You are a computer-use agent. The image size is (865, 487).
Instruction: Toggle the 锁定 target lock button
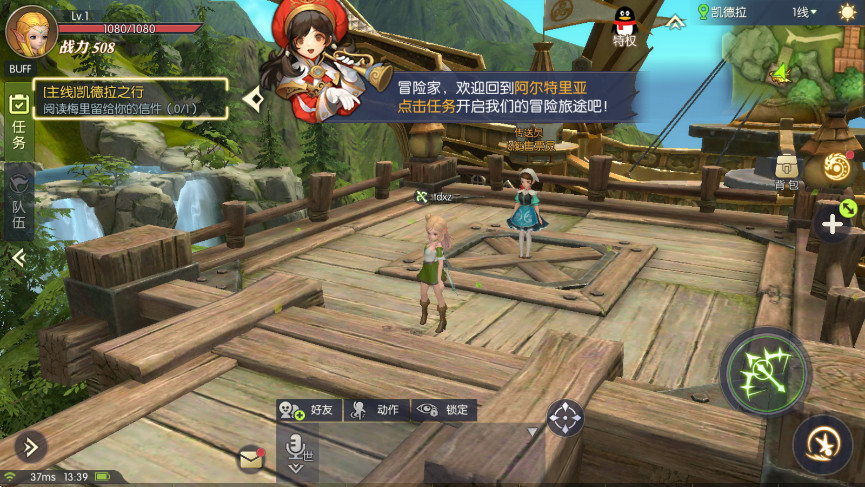444,410
